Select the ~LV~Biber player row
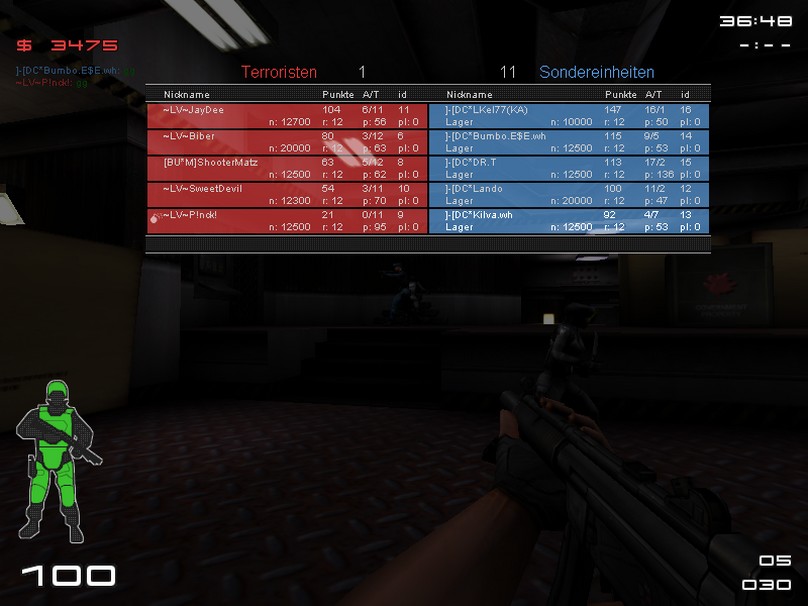The height and width of the screenshot is (606, 808). (x=286, y=141)
